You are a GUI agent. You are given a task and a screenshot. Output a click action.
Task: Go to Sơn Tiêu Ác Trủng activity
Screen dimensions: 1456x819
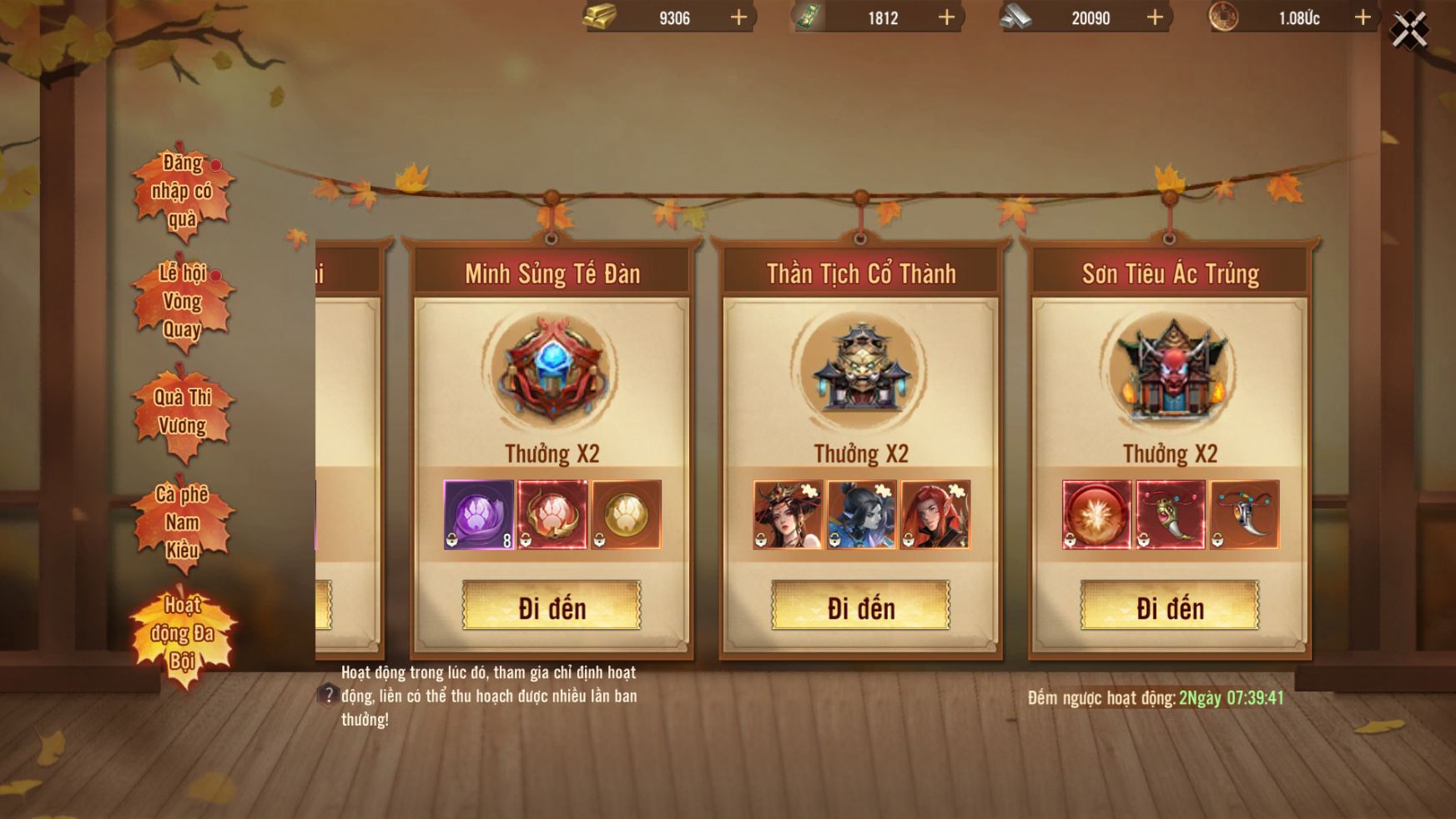pos(1170,606)
